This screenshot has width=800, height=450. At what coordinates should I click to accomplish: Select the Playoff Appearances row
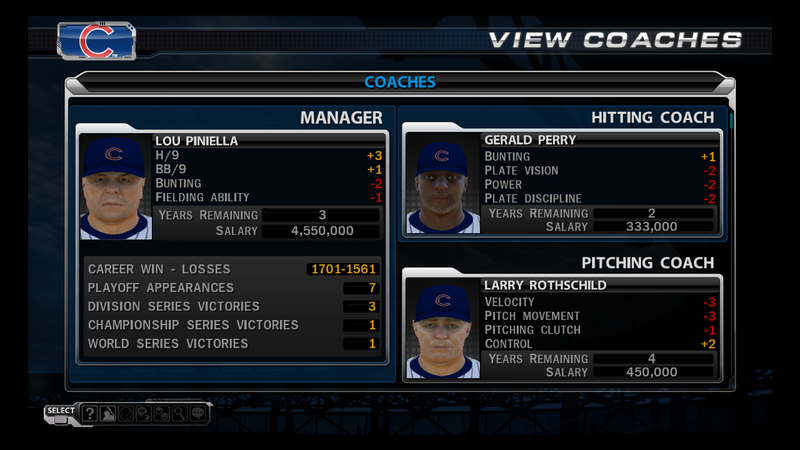(232, 288)
